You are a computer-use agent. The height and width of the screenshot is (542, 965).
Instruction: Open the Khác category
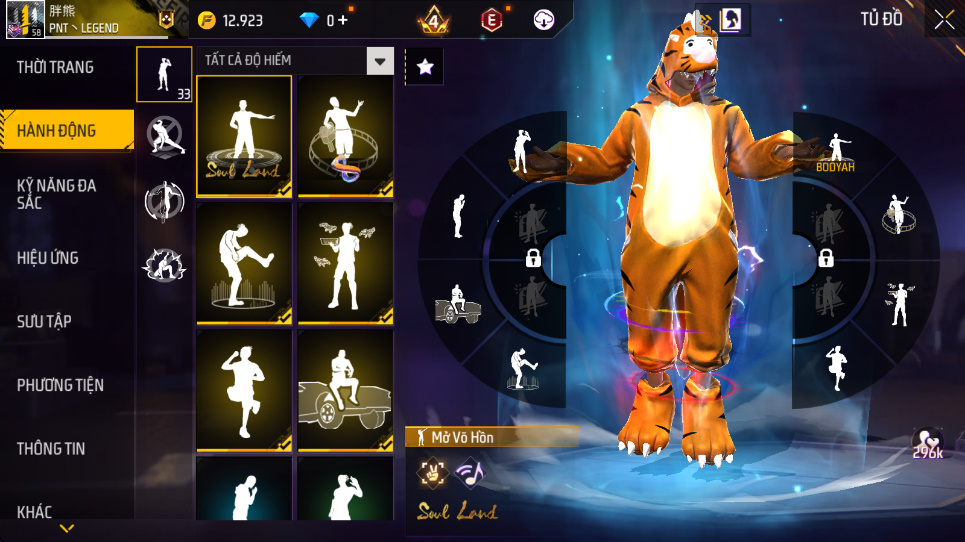click(35, 512)
